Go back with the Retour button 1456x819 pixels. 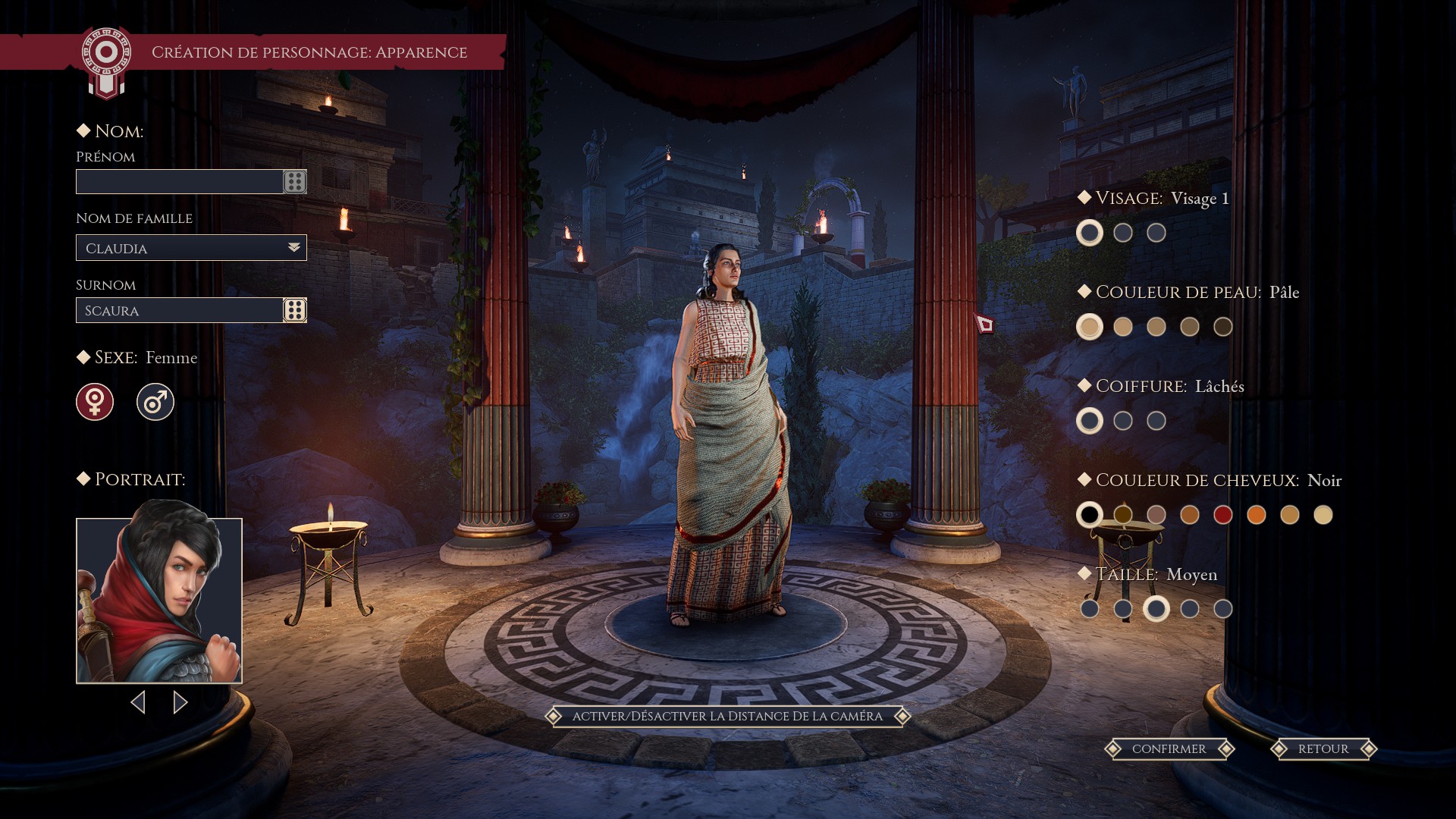coord(1323,749)
